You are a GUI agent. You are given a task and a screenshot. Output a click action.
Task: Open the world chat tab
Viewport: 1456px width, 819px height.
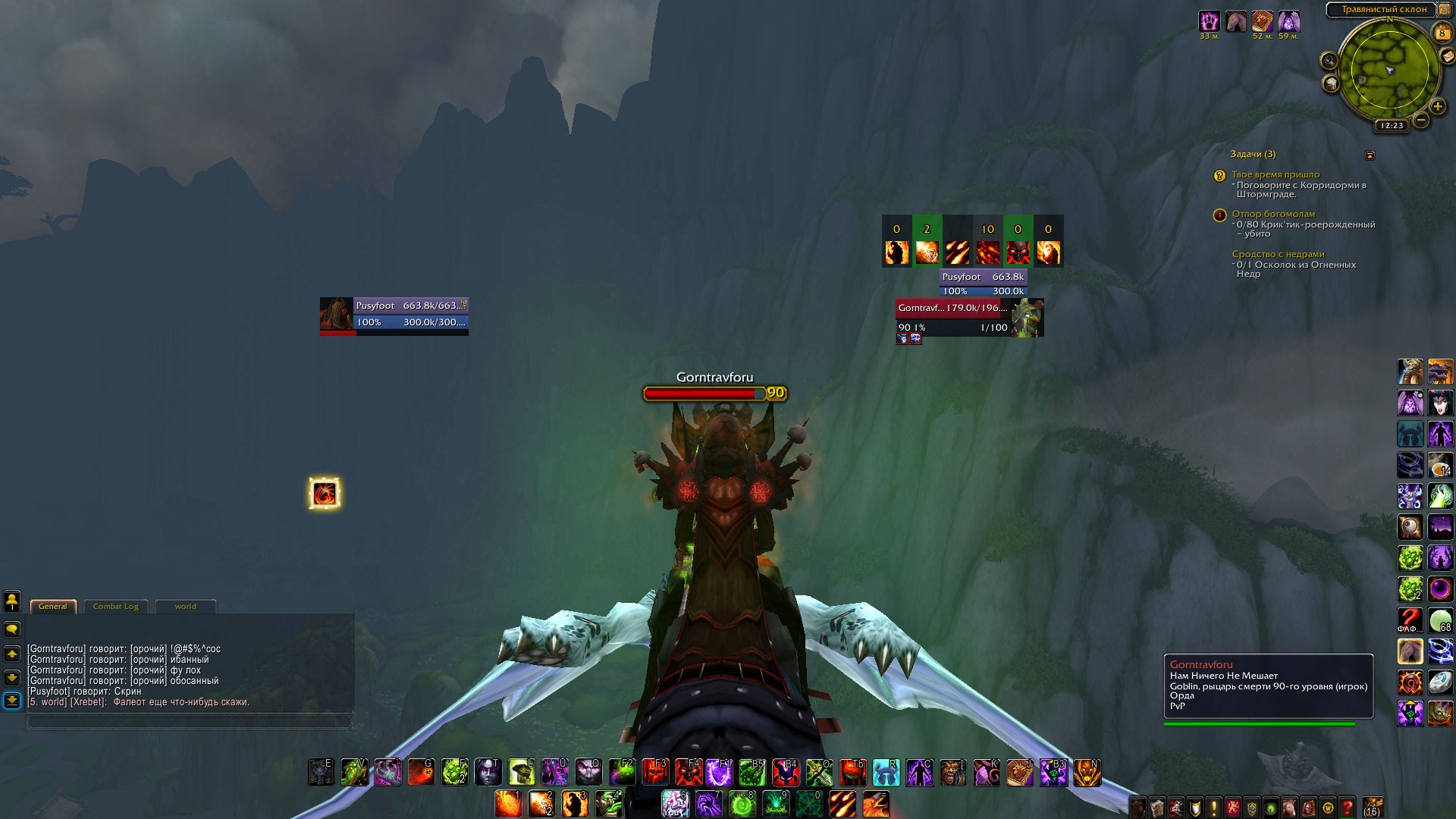(185, 607)
